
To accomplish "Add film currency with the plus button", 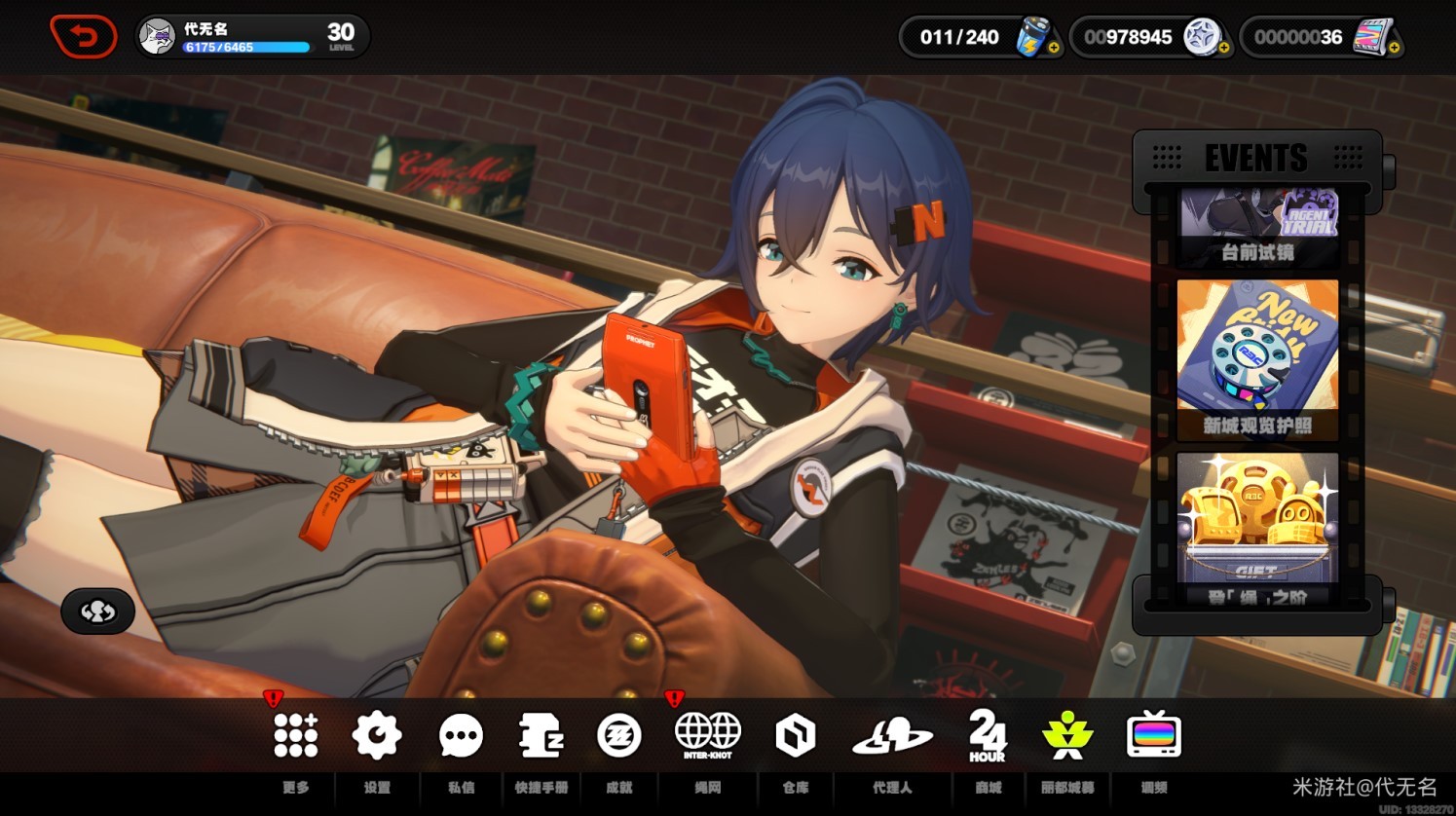I will (1395, 47).
